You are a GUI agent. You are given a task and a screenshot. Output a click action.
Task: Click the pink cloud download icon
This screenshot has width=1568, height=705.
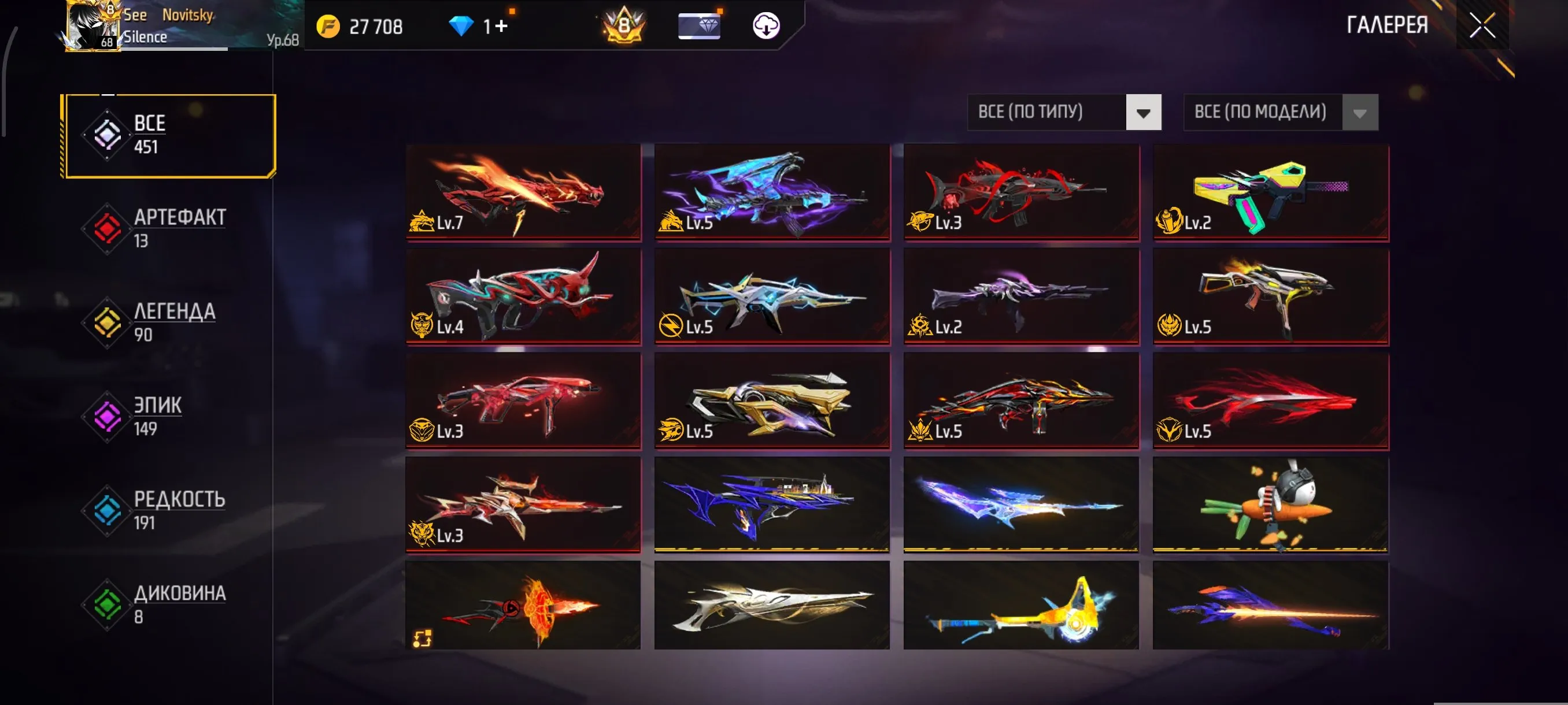click(x=765, y=27)
